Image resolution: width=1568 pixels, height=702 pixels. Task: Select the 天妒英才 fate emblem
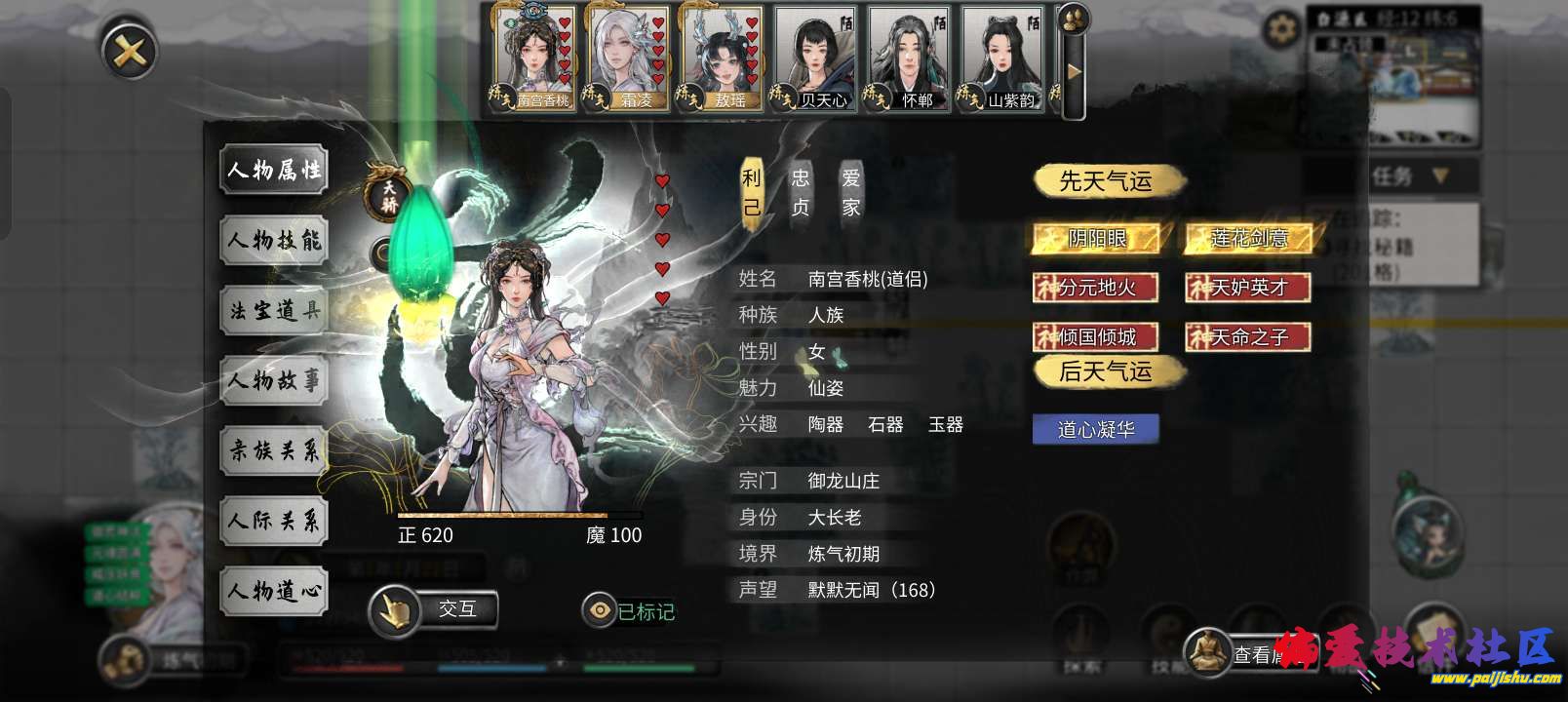point(1248,288)
